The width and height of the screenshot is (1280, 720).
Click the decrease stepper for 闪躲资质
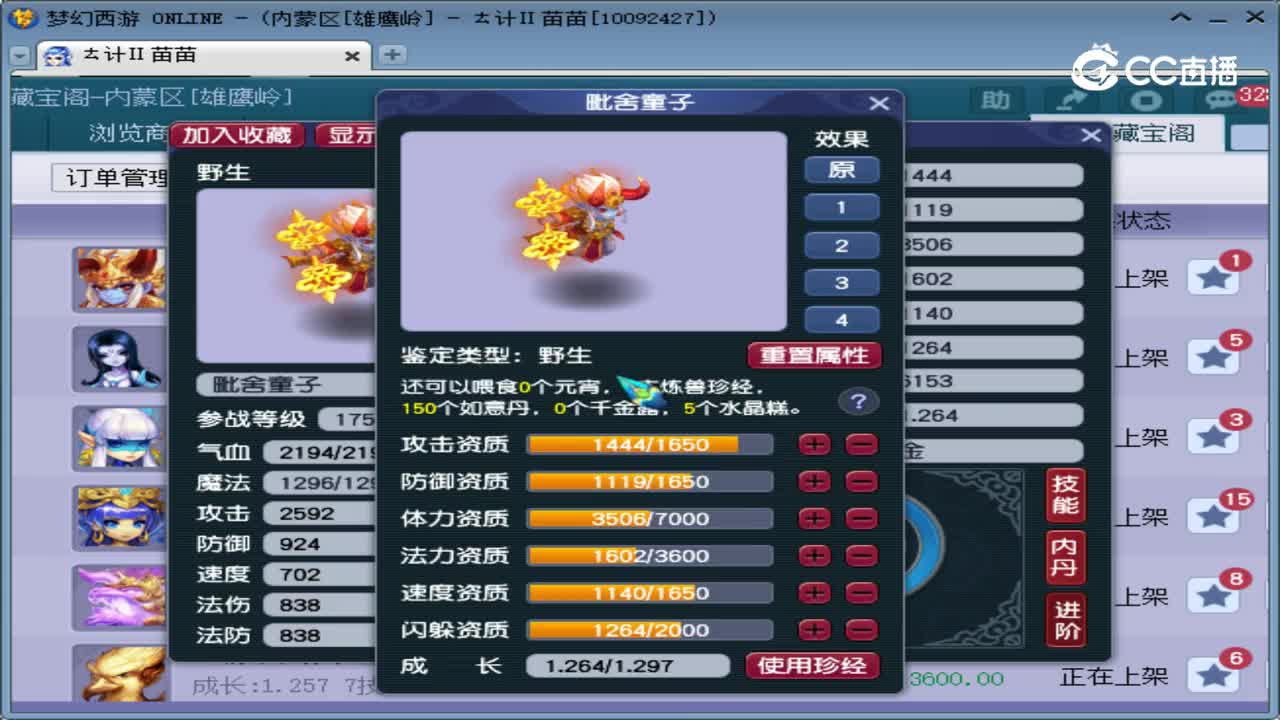861,629
